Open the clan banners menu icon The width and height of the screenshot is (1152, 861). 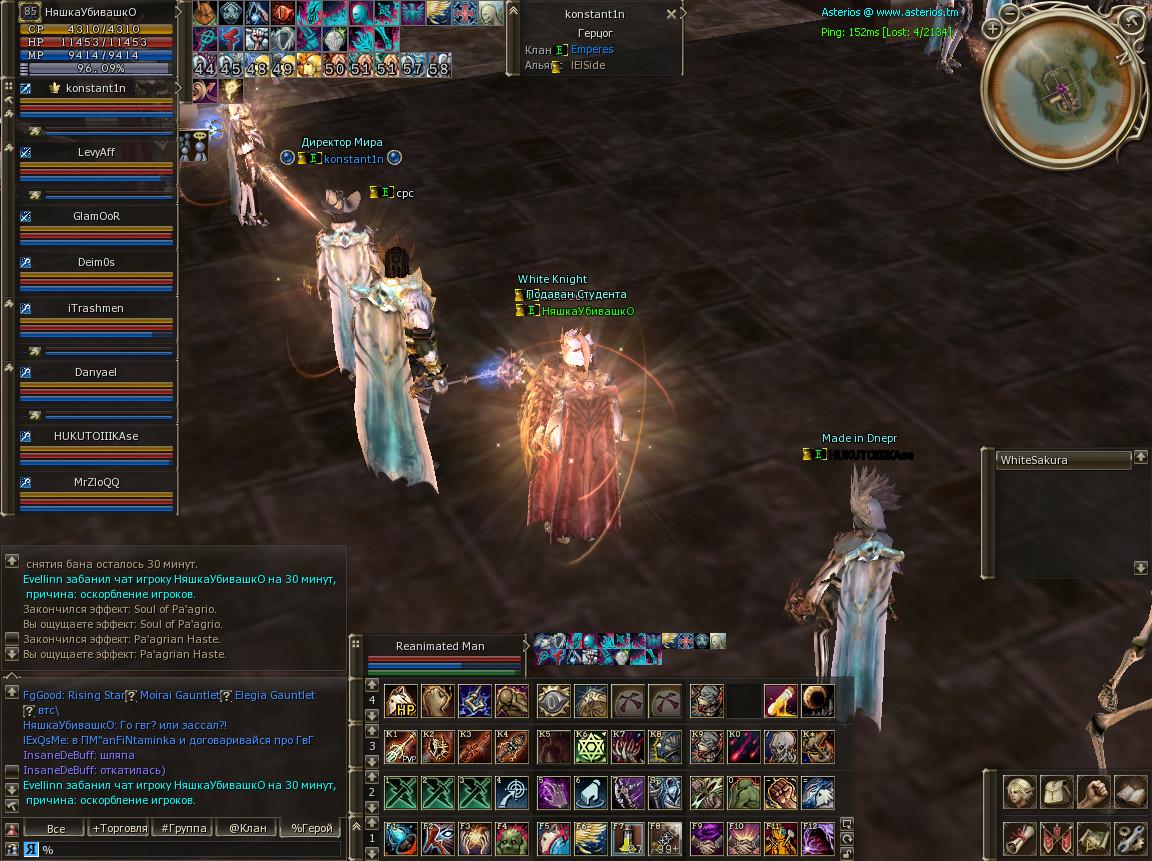(x=1057, y=838)
